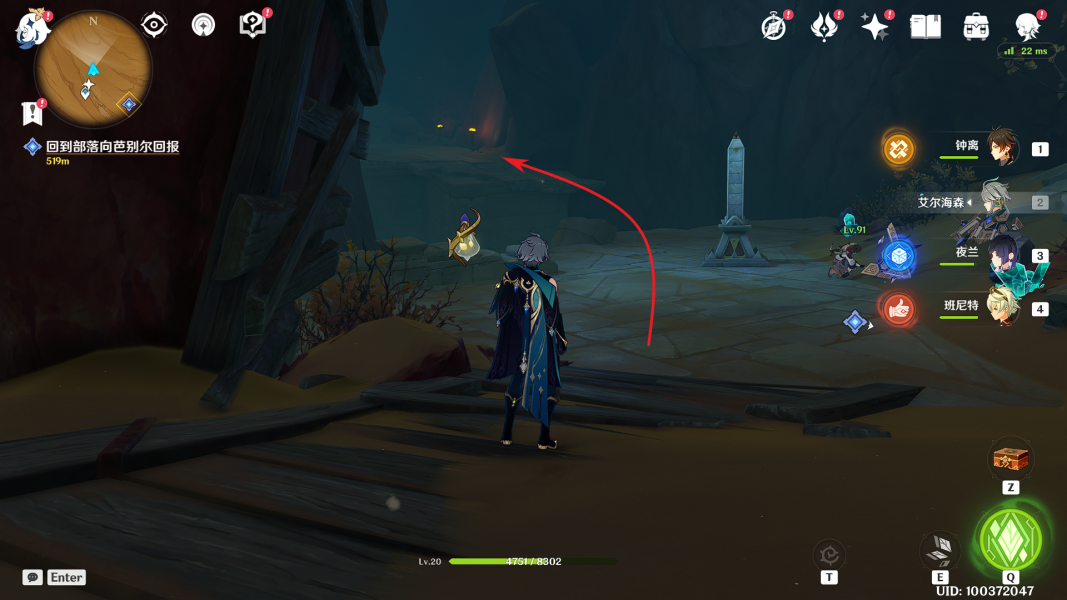The image size is (1067, 600).
Task: Open the event compass icon
Action: pyautogui.click(x=774, y=27)
